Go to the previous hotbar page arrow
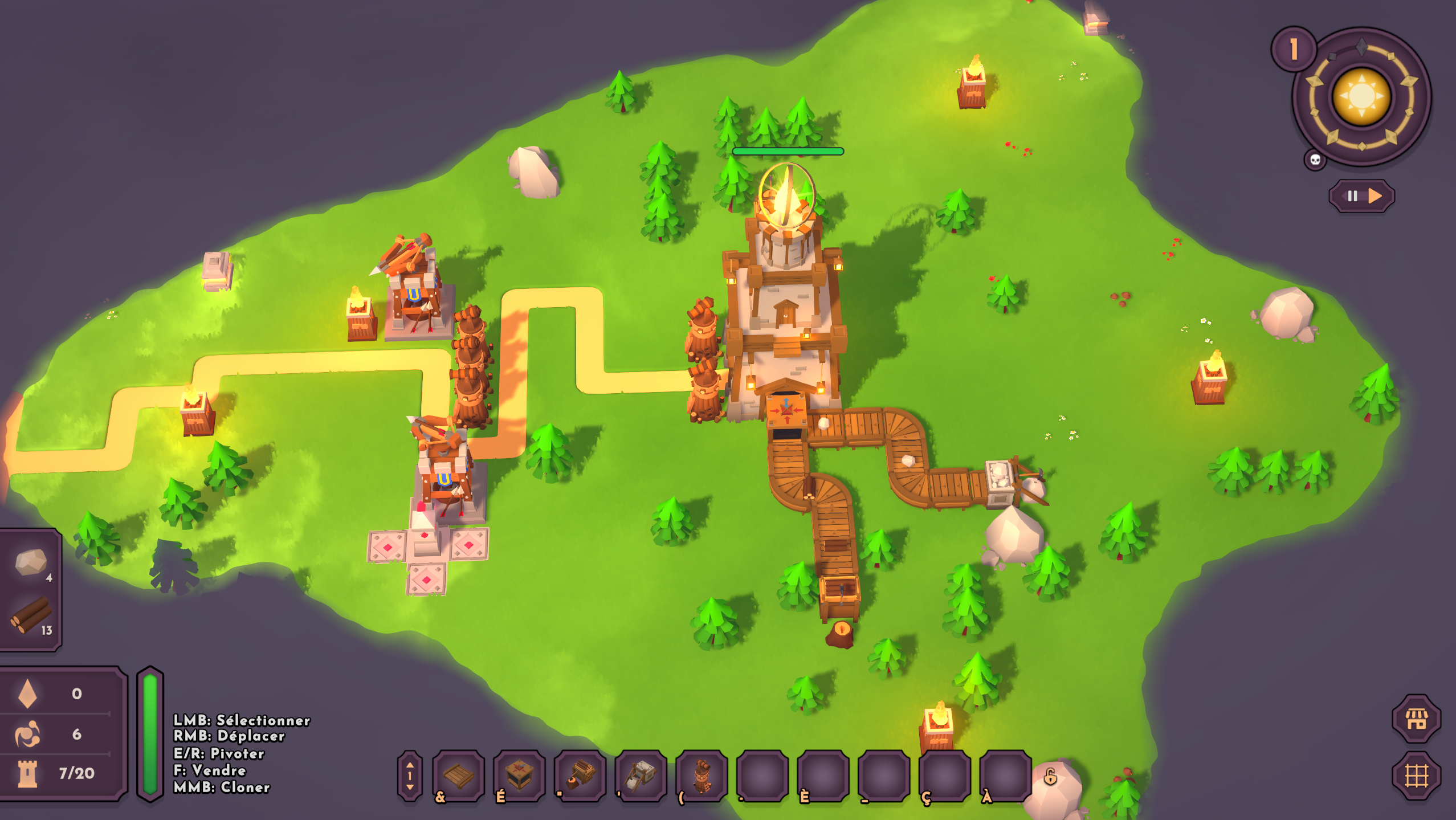The image size is (1456, 820). pyautogui.click(x=410, y=764)
